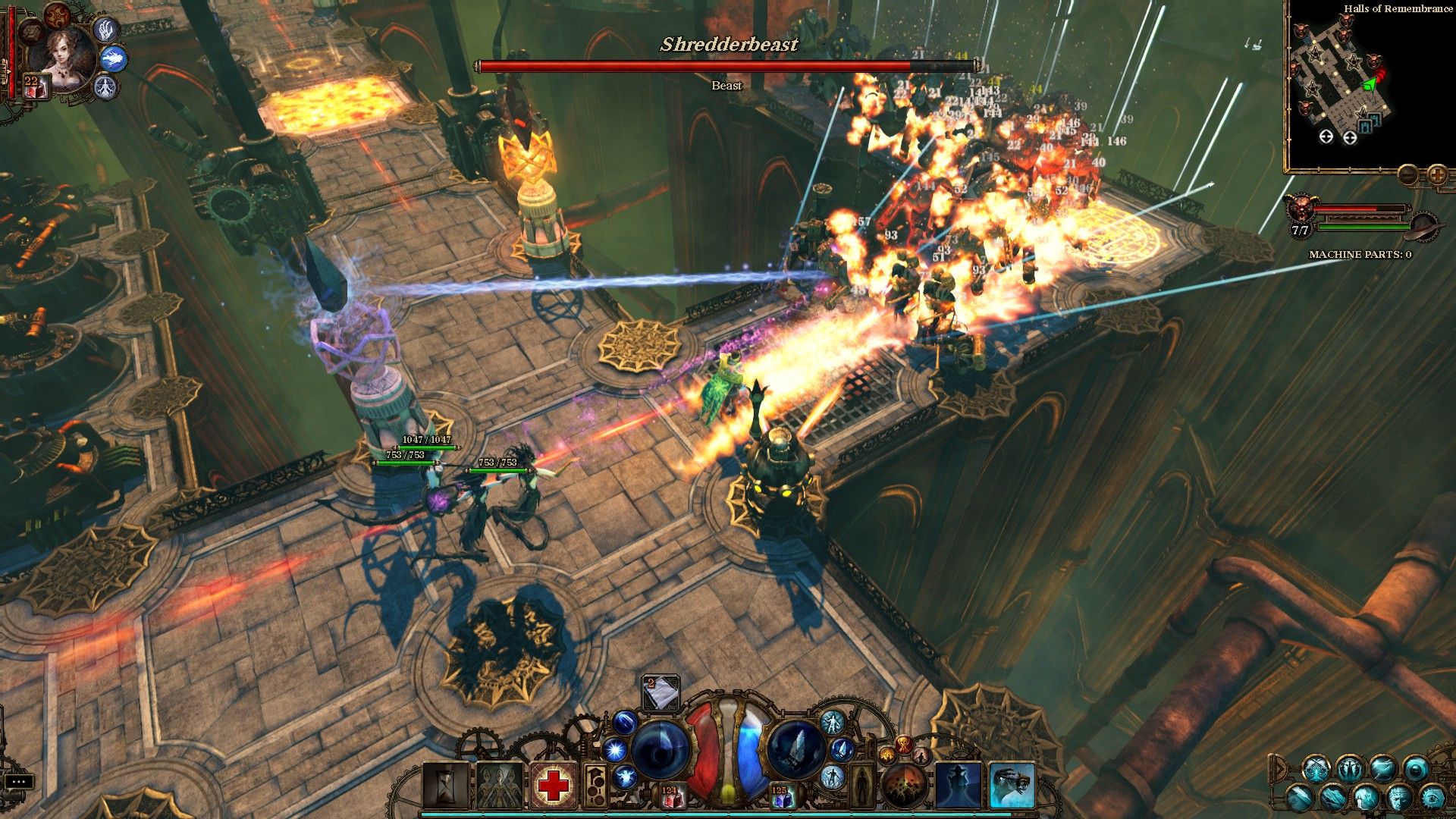1456x819 pixels.
Task: Click the red skull small skill icon
Action: coord(904,745)
